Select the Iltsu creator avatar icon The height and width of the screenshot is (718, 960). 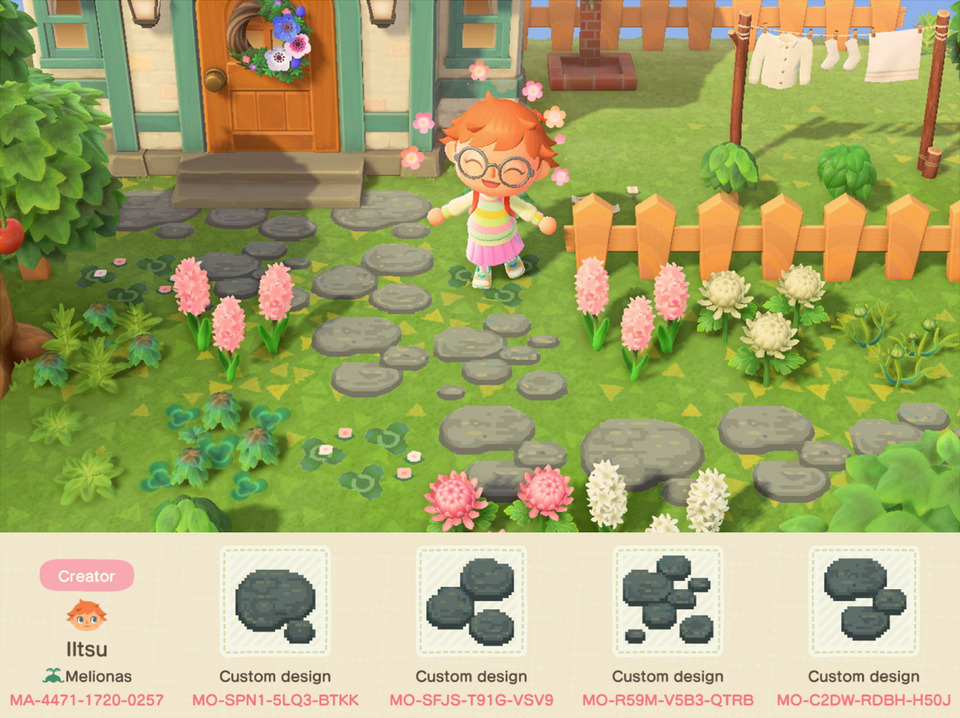(86, 616)
